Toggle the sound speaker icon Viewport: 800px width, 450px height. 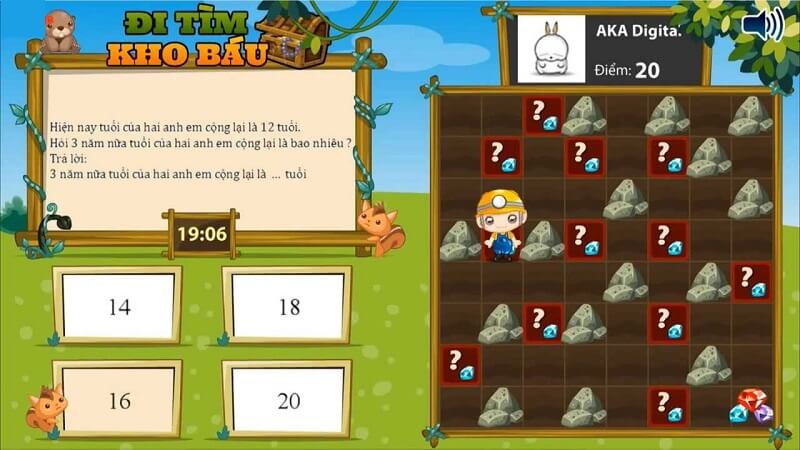click(761, 26)
